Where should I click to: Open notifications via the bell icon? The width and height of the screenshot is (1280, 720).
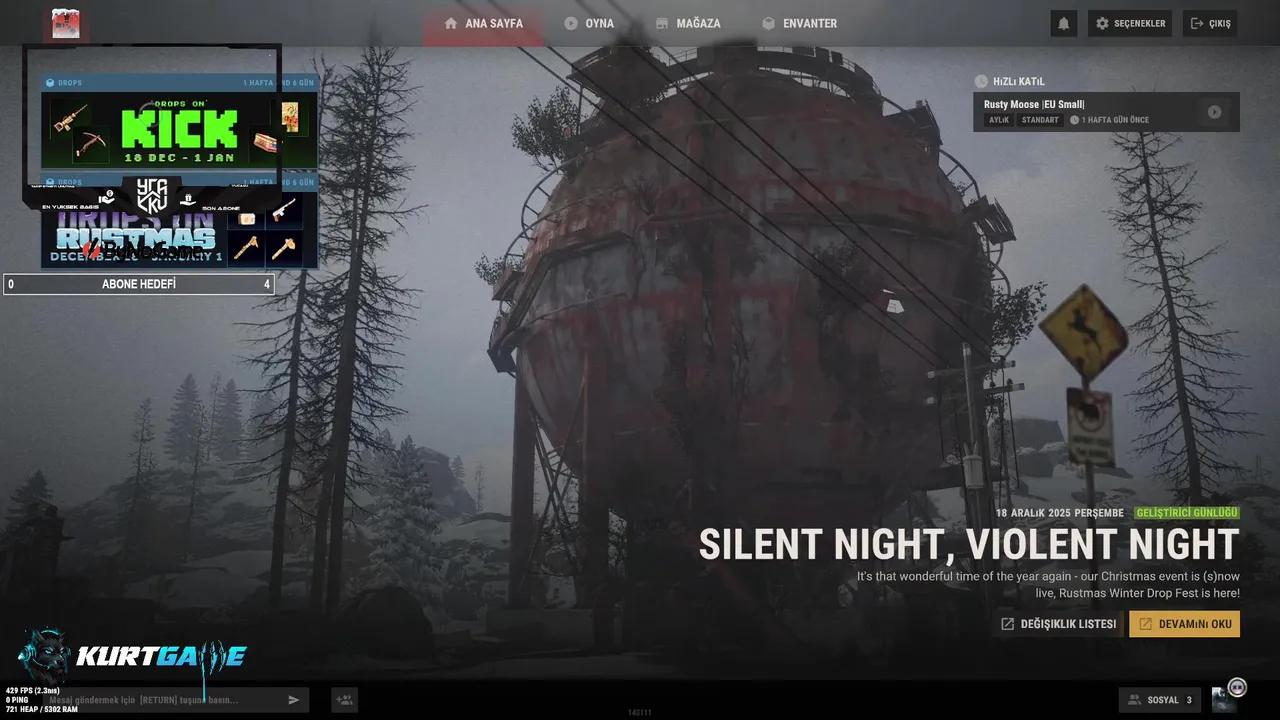click(1063, 23)
